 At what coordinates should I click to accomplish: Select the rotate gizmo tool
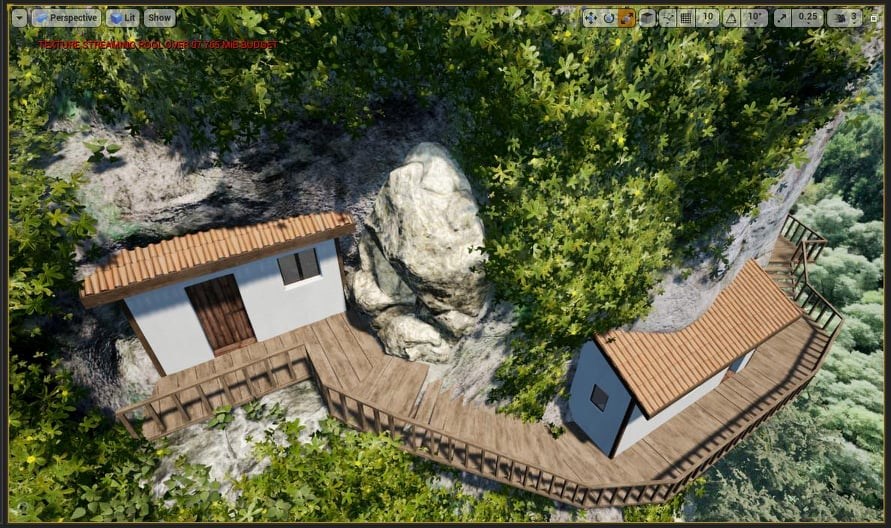[x=608, y=17]
